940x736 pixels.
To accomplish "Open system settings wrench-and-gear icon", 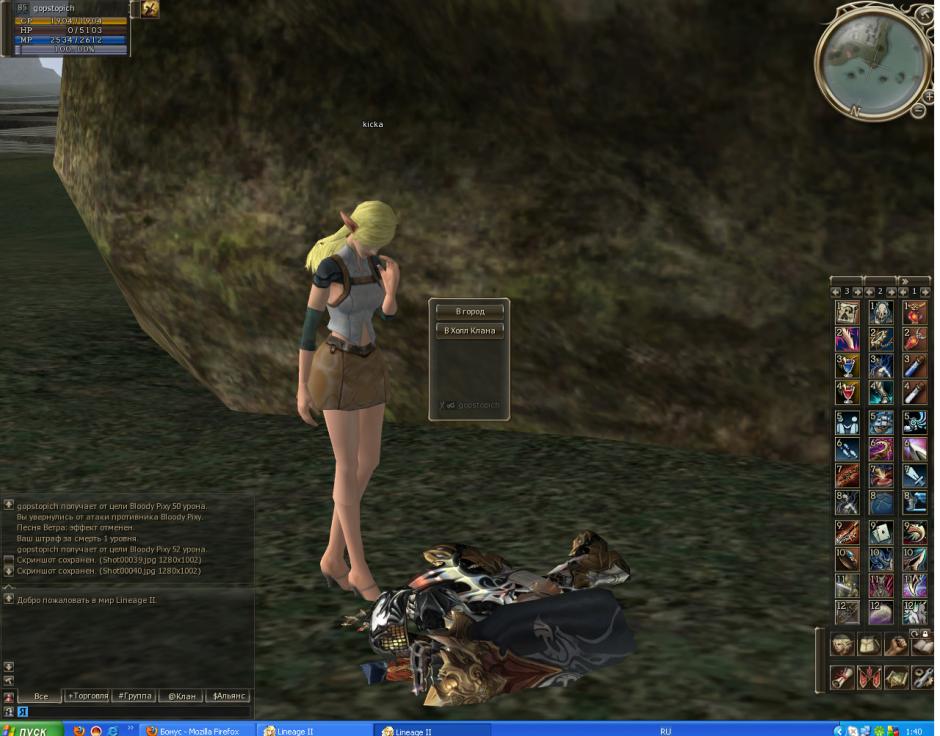I will click(921, 677).
